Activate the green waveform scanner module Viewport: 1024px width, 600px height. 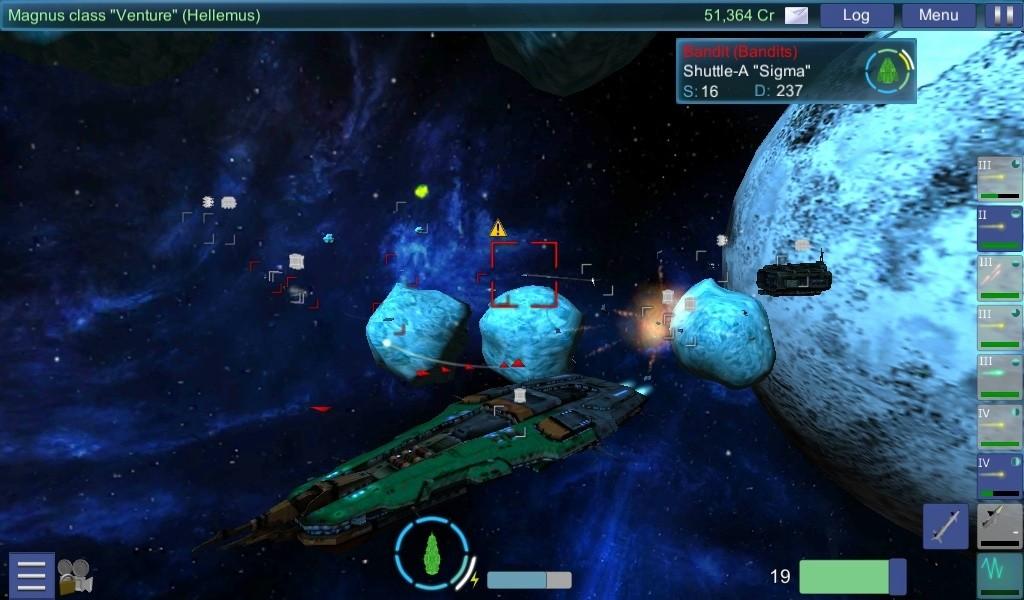(999, 576)
